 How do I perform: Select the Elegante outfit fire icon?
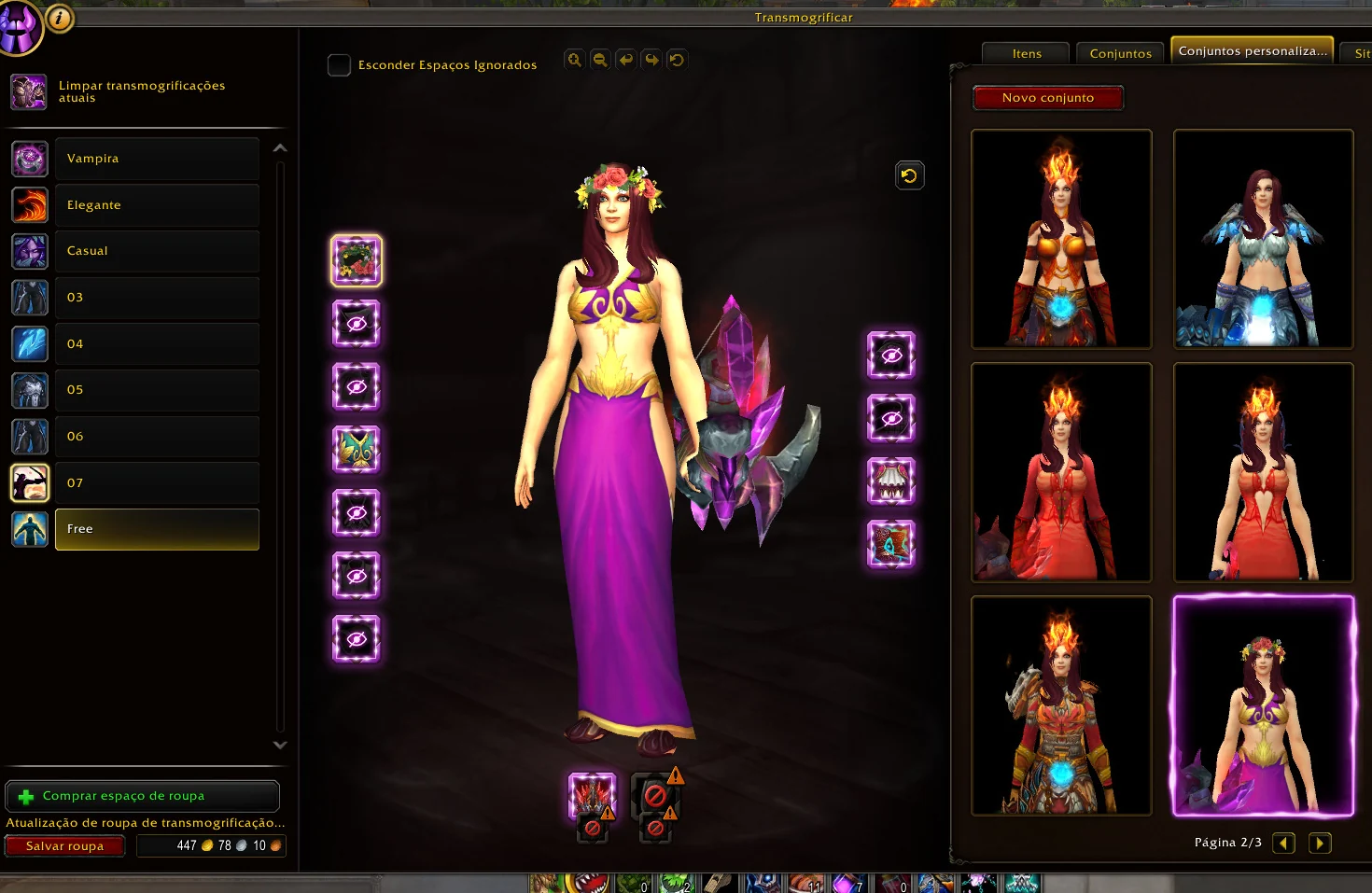[29, 204]
